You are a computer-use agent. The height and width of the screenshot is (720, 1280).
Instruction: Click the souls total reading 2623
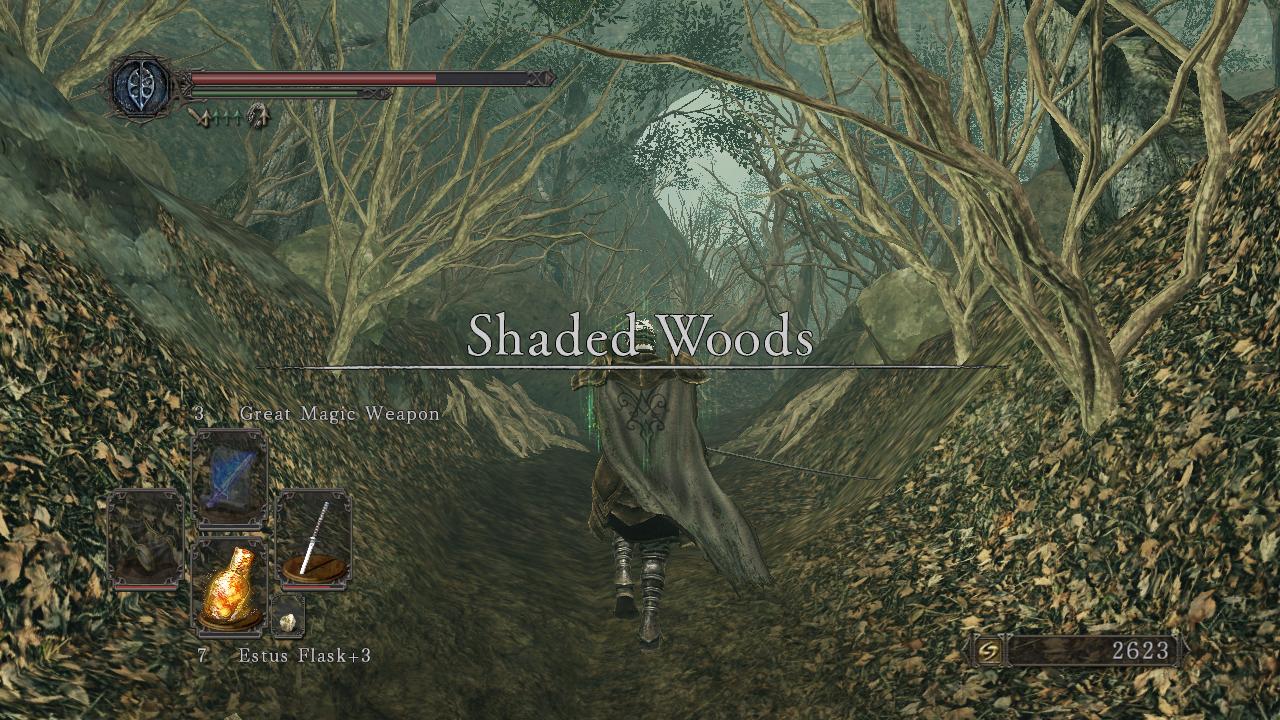click(1142, 649)
